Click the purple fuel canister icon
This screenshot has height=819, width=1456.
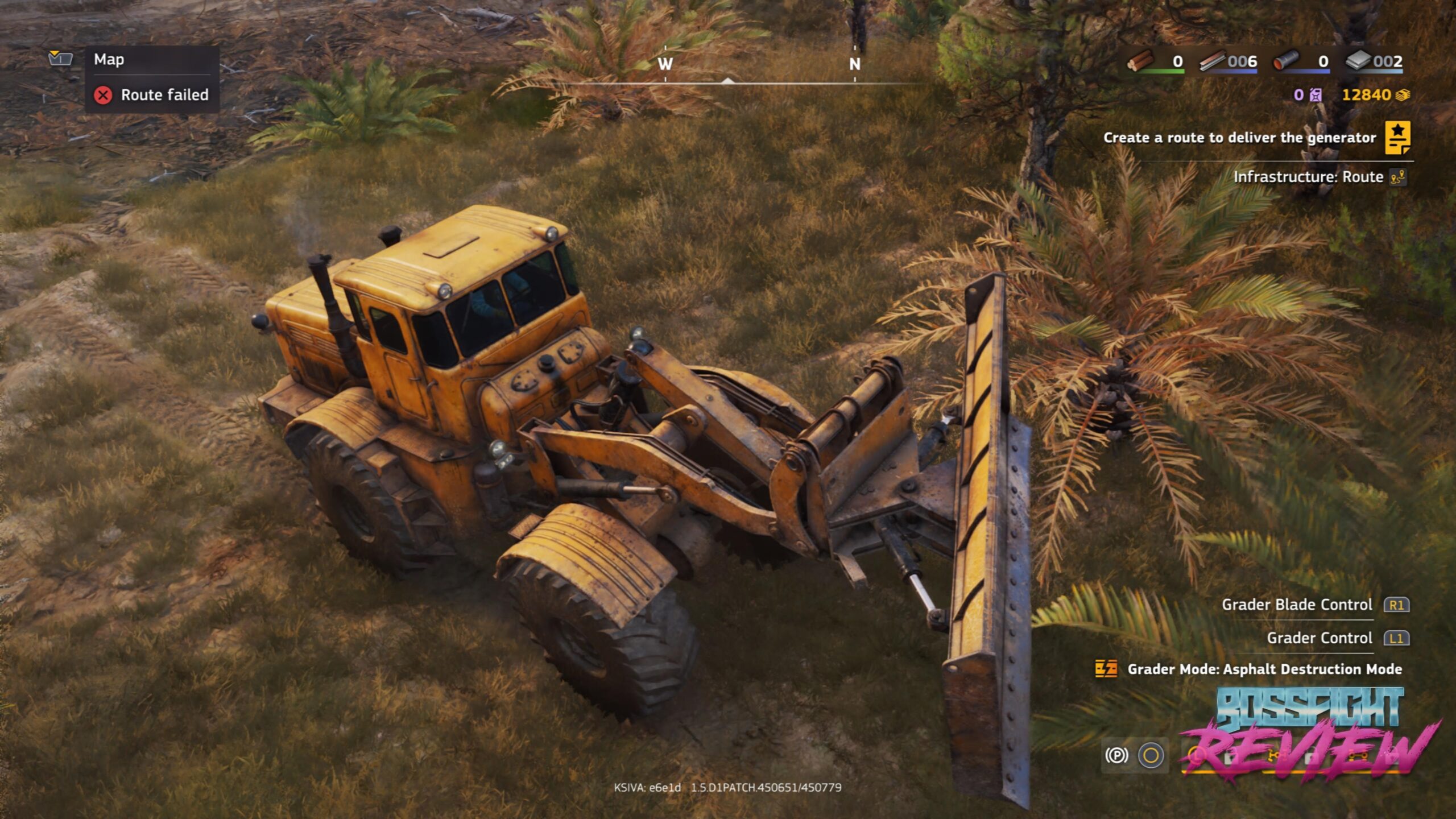[1316, 95]
